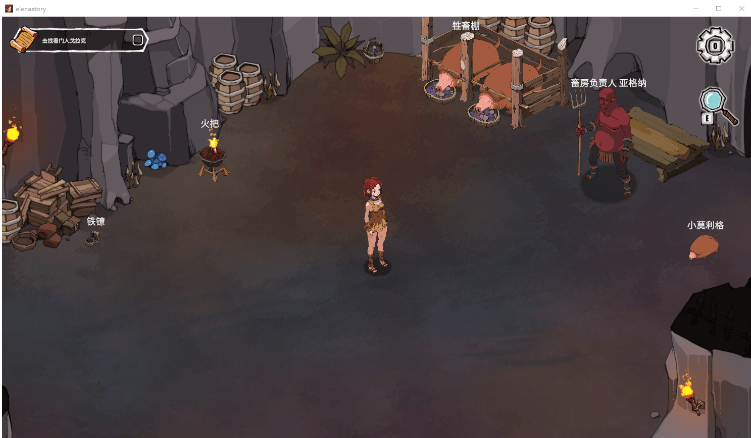
Task: Minimize the game window
Action: coord(696,8)
